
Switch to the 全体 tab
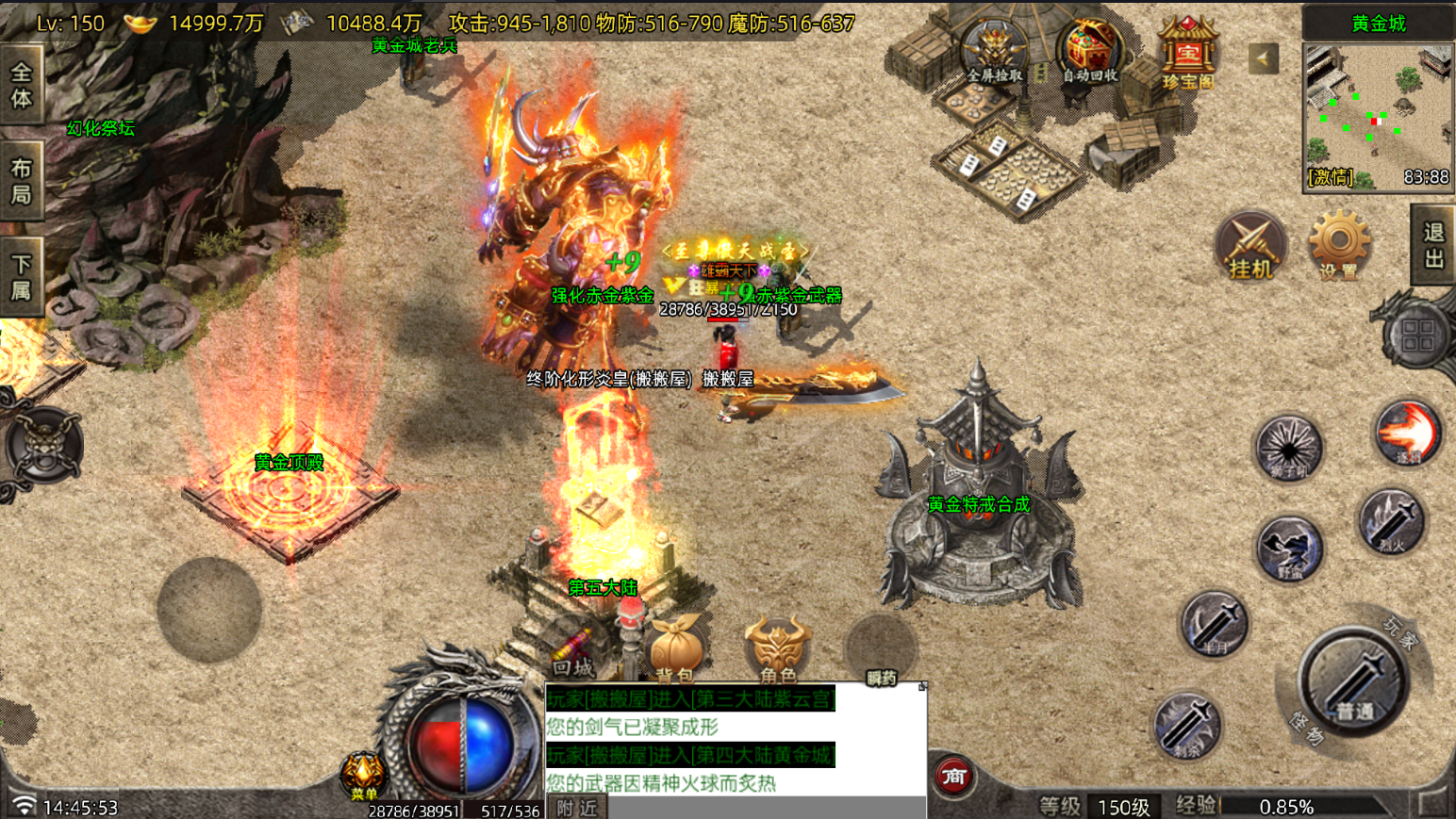[x=21, y=86]
